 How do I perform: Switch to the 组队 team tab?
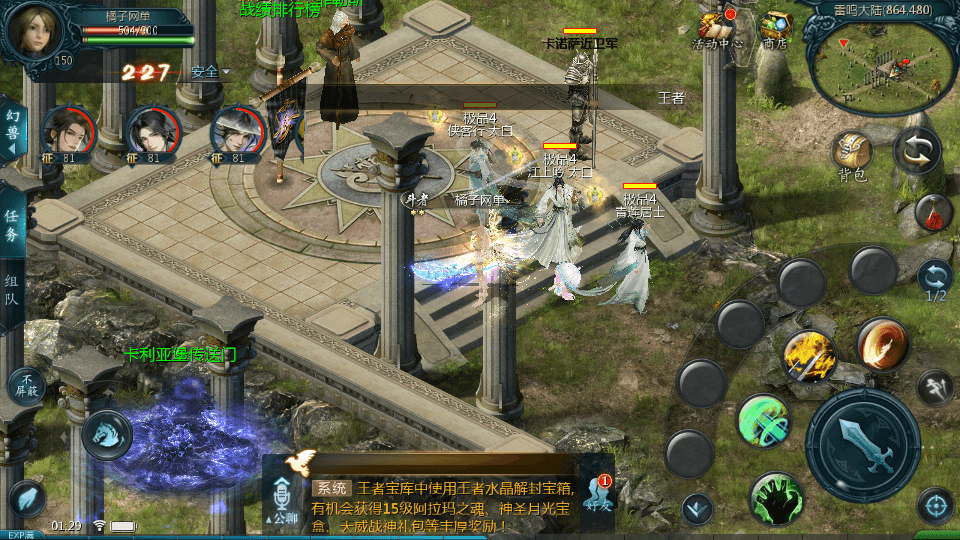(11, 292)
